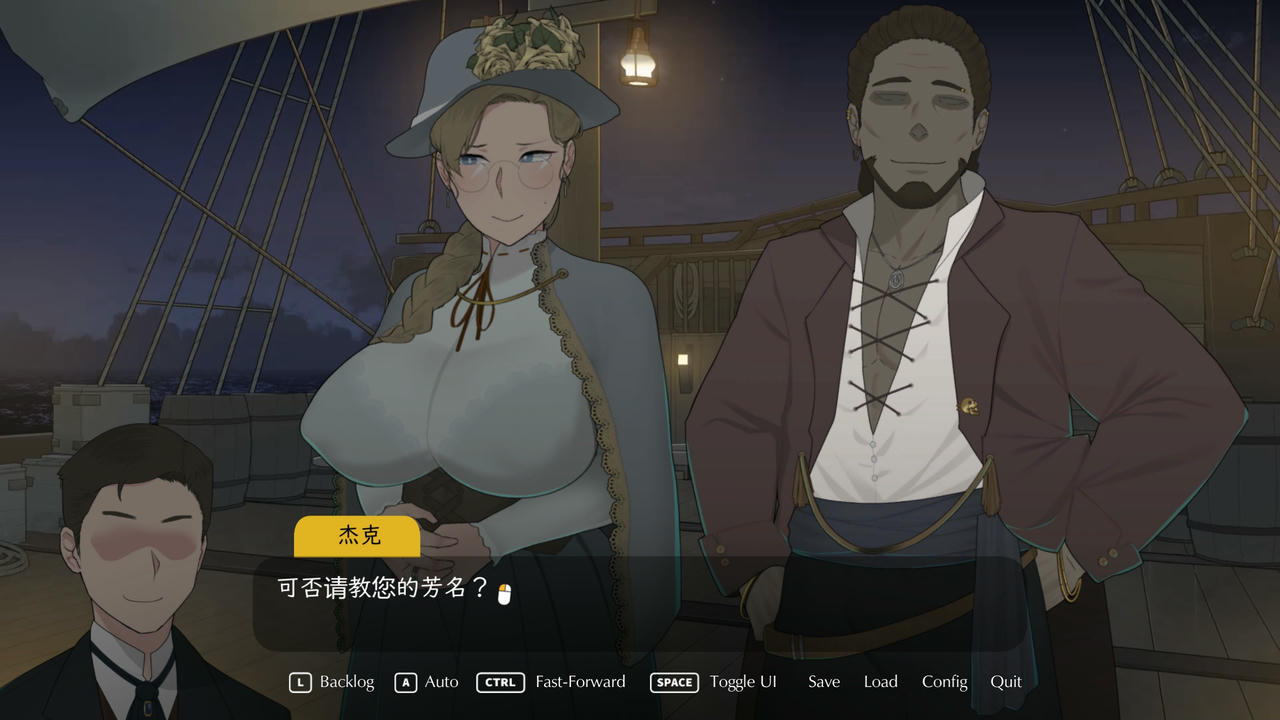Viewport: 1280px width, 720px height.
Task: Activate Fast-Forward playback
Action: tap(580, 682)
